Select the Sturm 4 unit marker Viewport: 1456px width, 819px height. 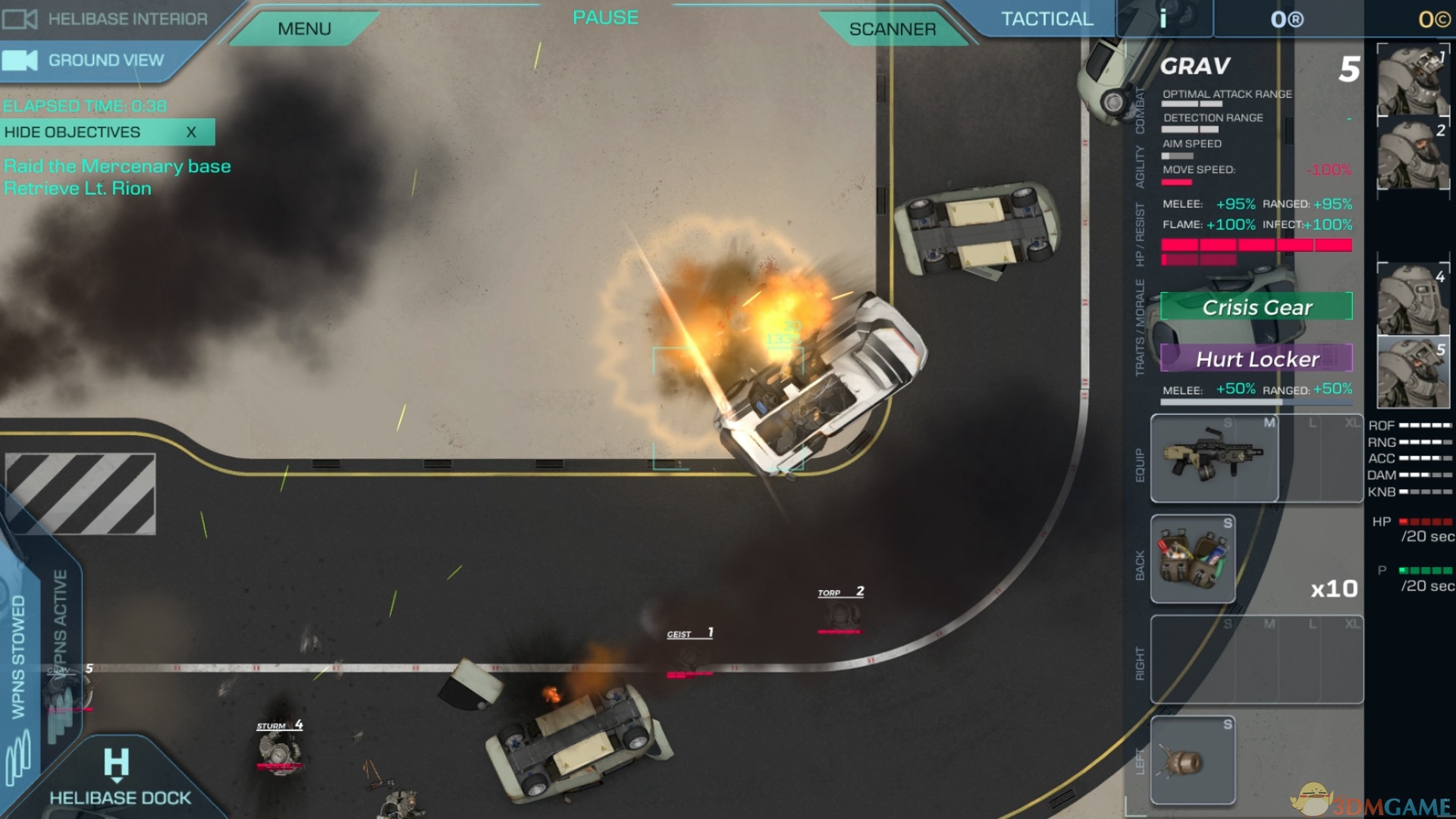pyautogui.click(x=280, y=747)
